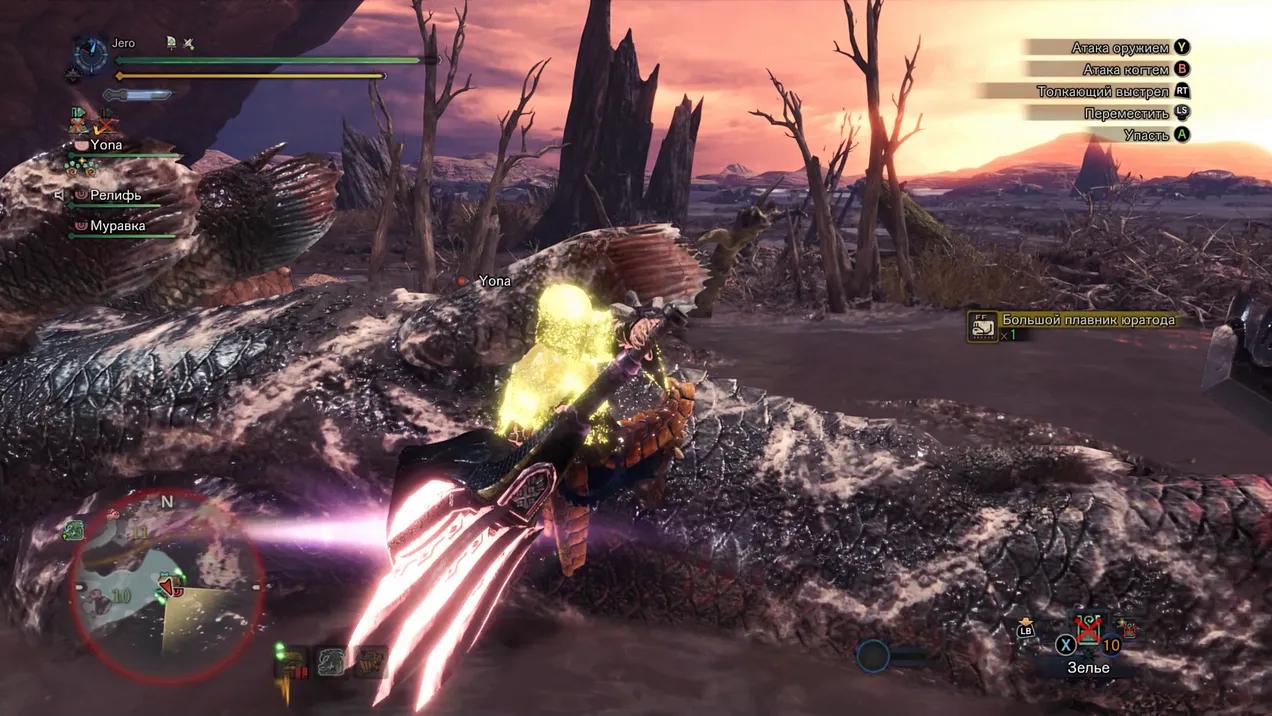Click the weapon sharpness gauge icon

pyautogui.click(x=137, y=95)
